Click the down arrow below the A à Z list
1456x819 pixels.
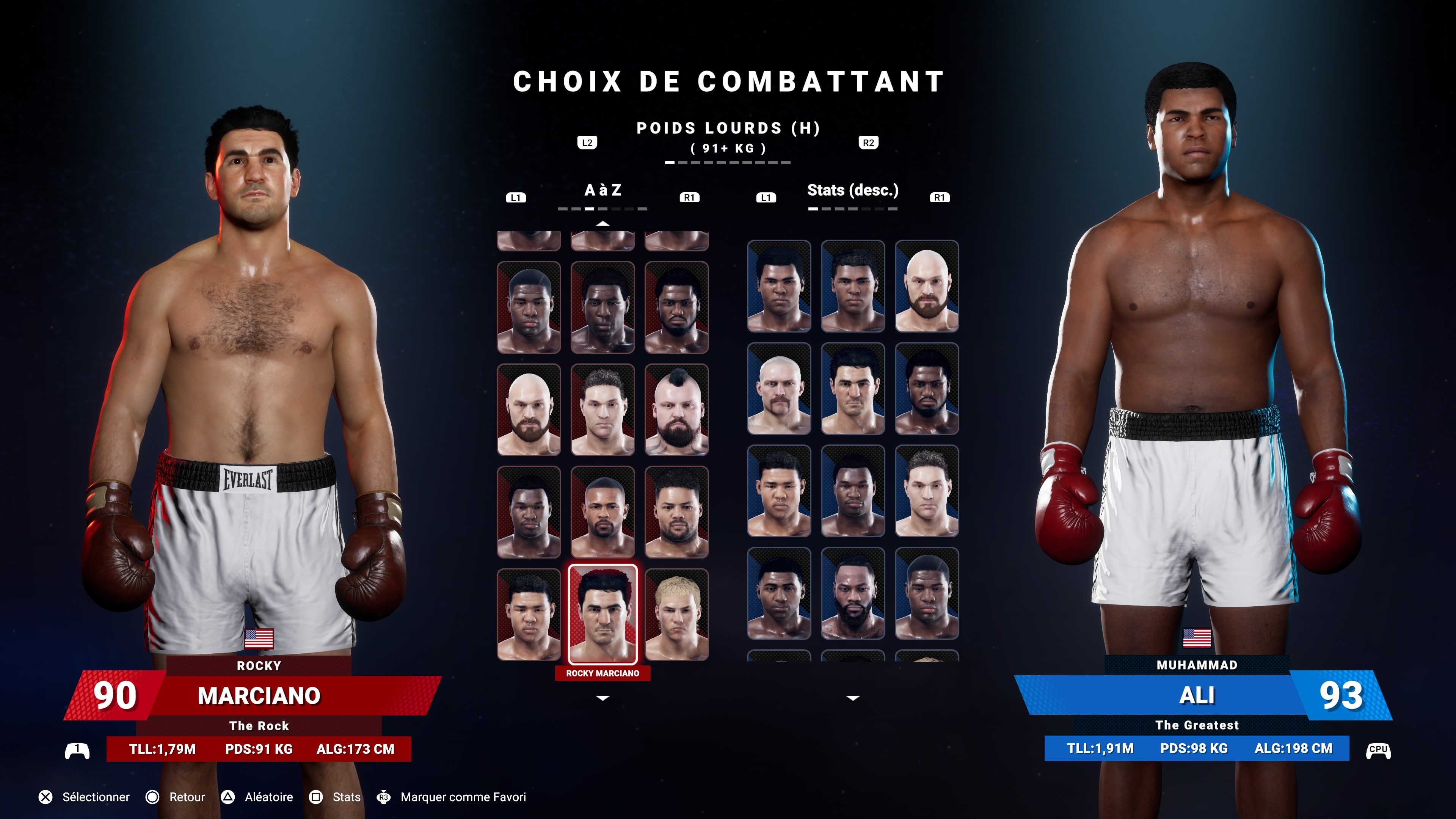(x=602, y=698)
